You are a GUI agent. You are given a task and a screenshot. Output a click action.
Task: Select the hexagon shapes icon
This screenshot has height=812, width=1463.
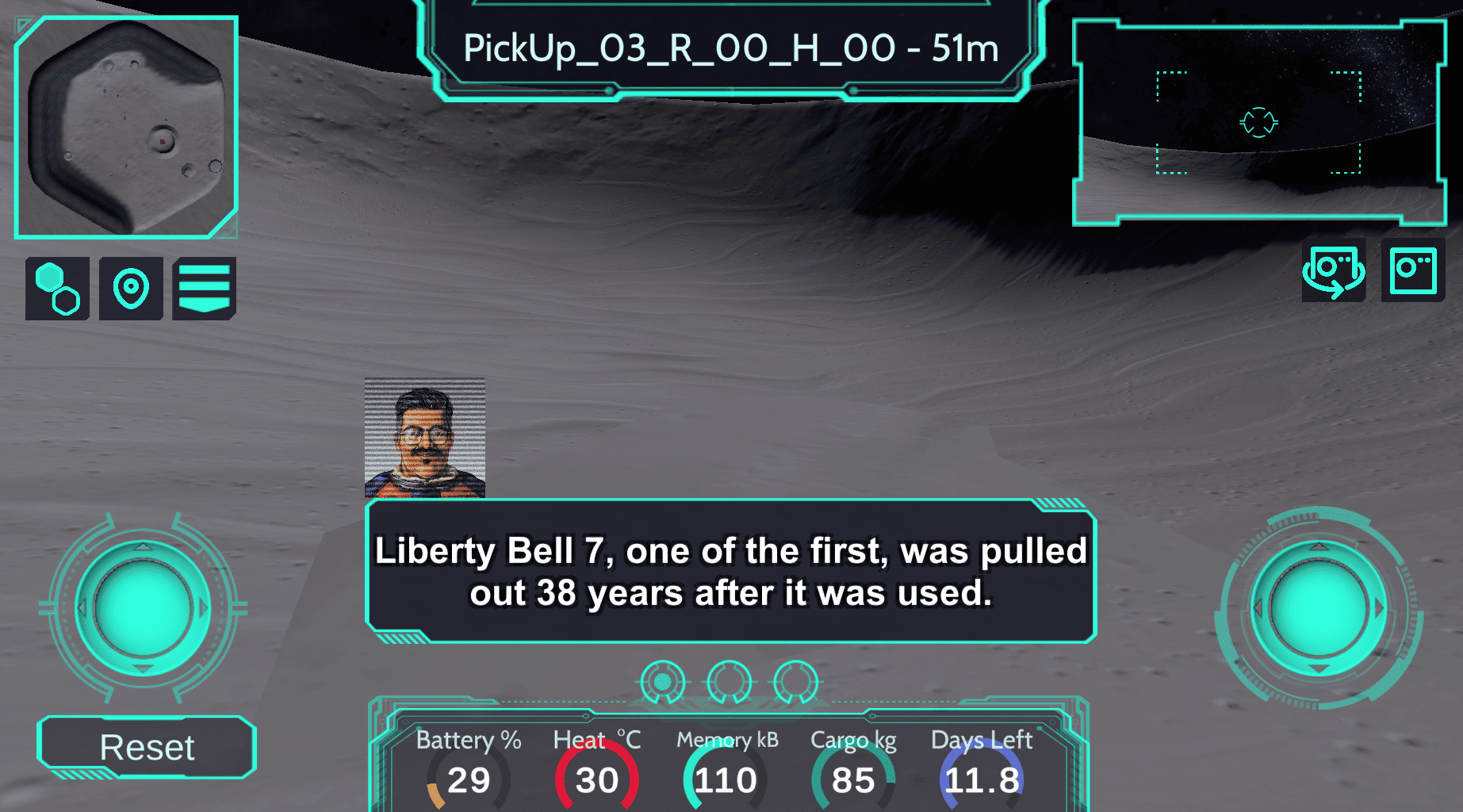(57, 289)
